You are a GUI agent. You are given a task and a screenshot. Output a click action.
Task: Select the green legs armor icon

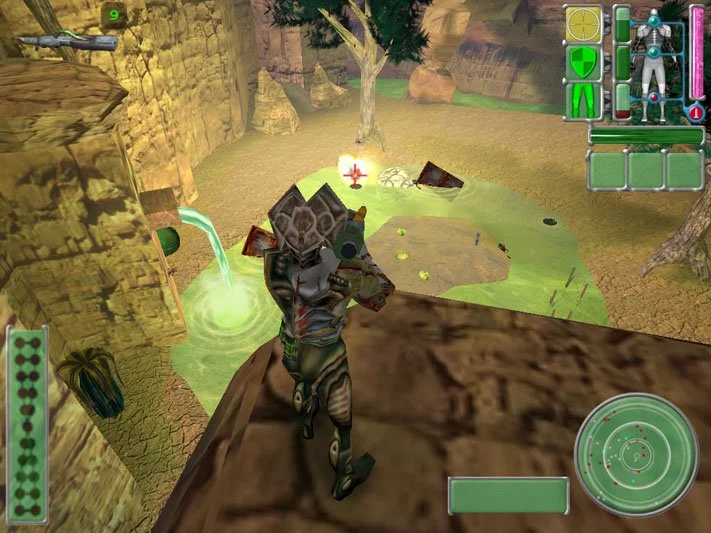[583, 101]
